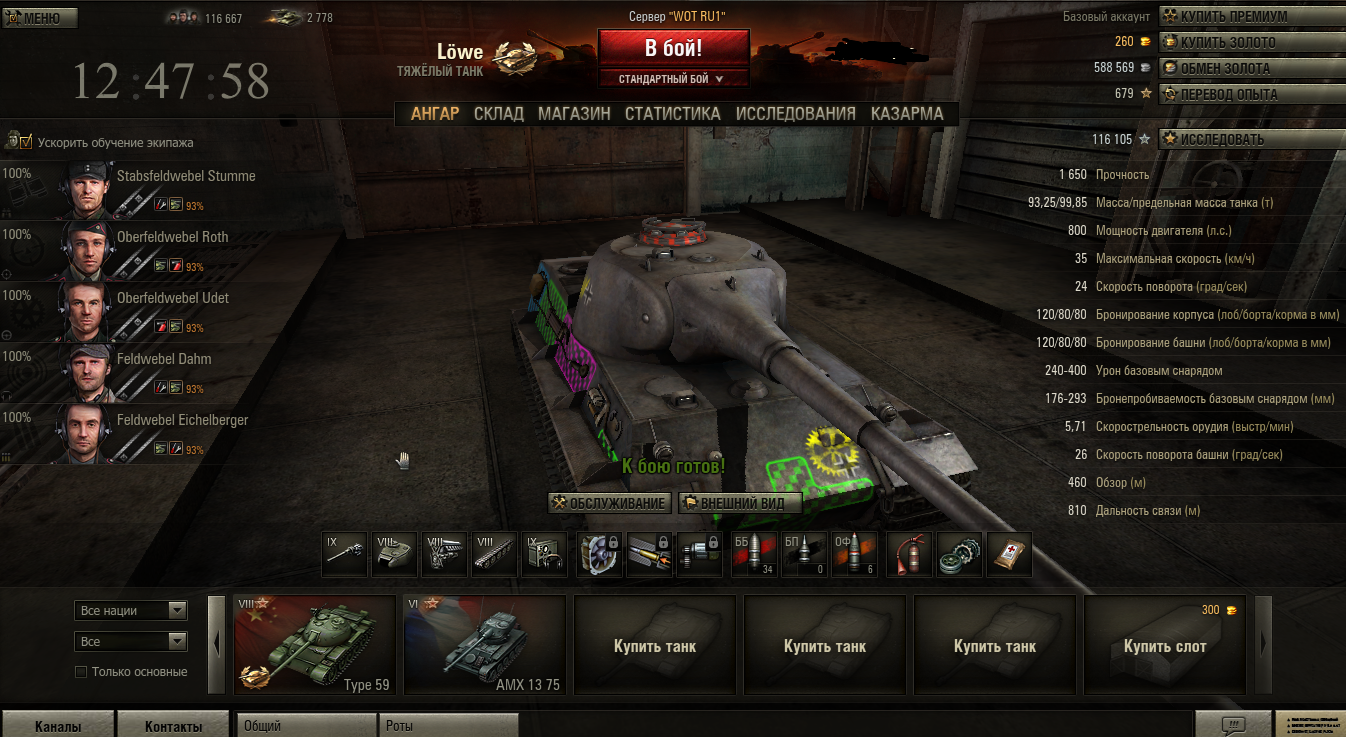Show the Статистика tab

672,114
